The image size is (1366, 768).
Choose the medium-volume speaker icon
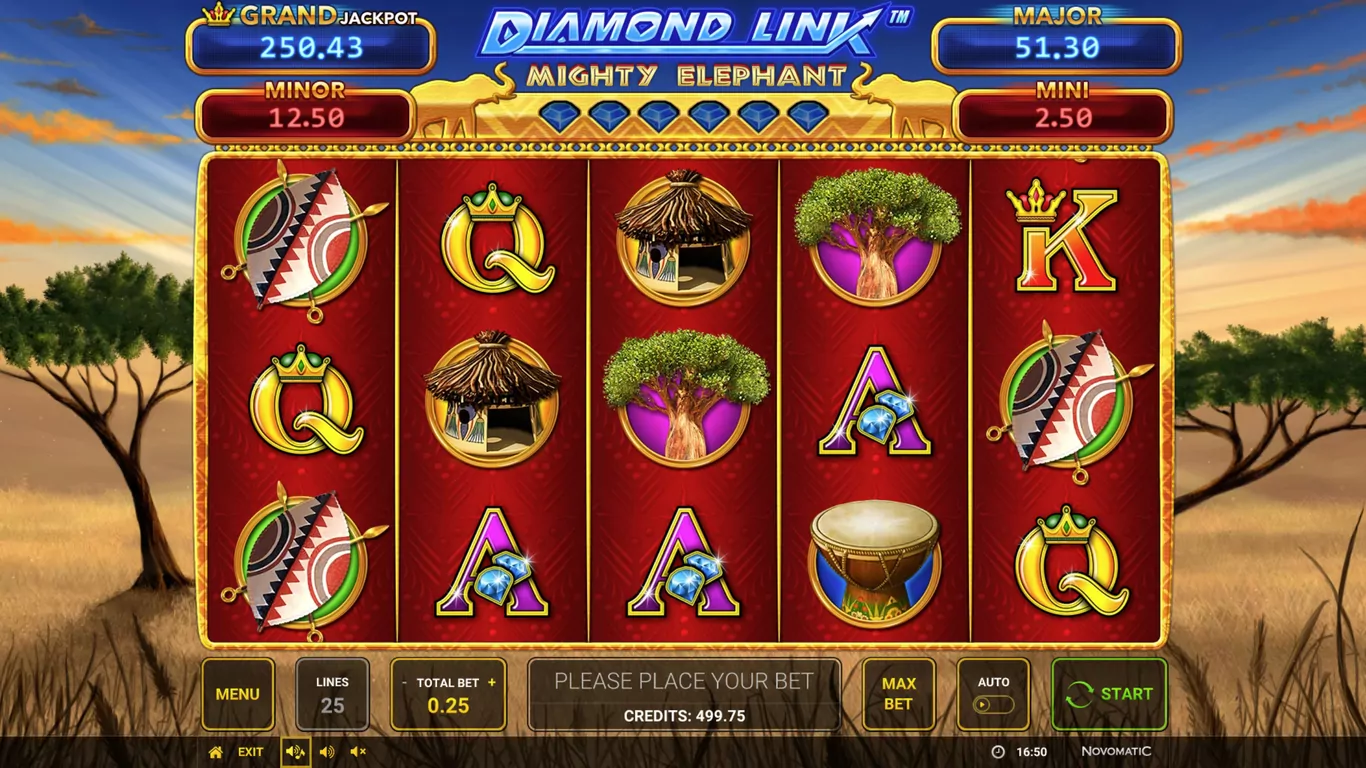pos(327,752)
